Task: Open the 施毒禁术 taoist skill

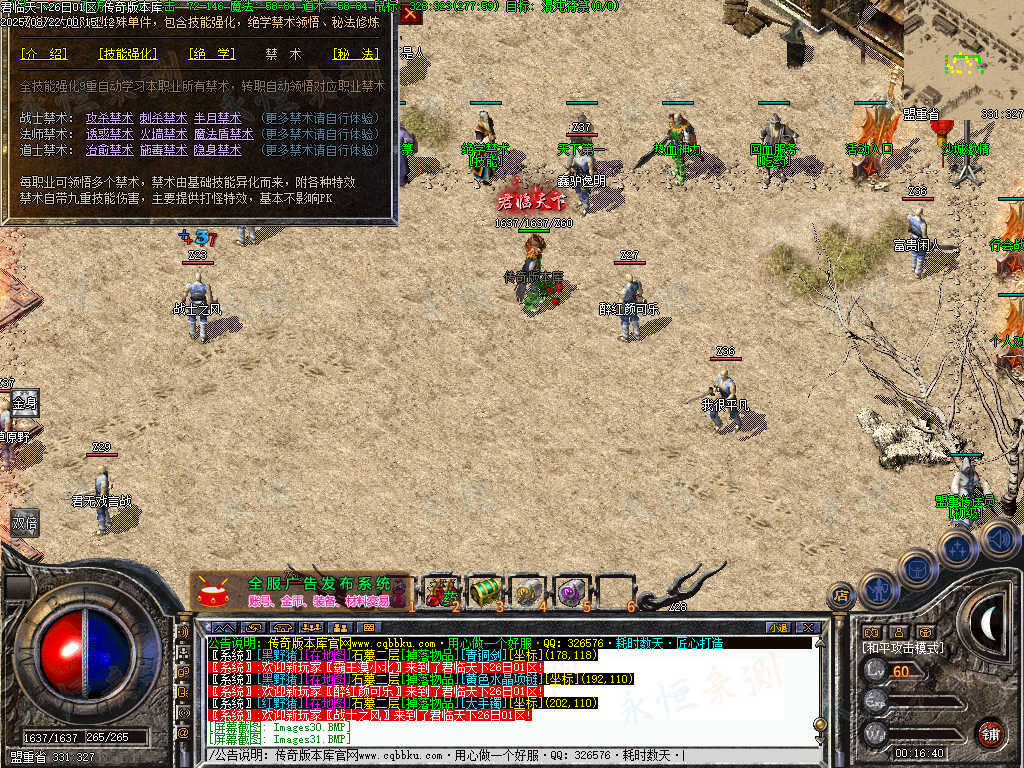Action: point(163,150)
